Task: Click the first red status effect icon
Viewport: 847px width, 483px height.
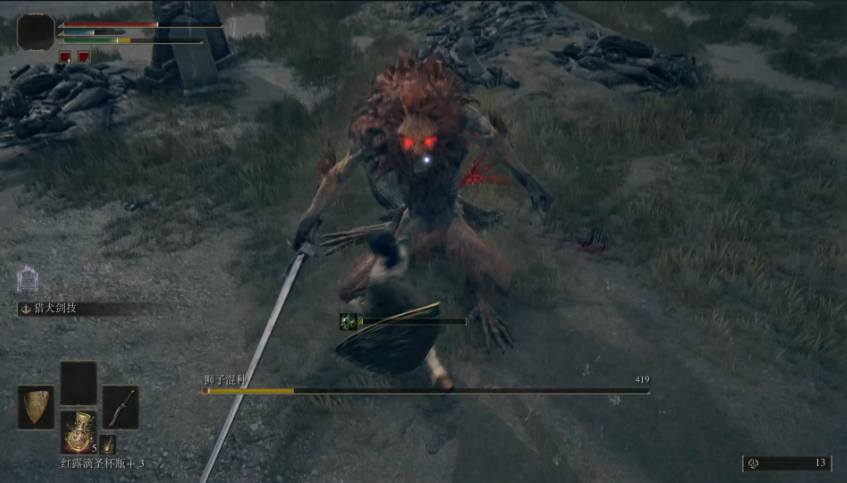Action: click(65, 57)
